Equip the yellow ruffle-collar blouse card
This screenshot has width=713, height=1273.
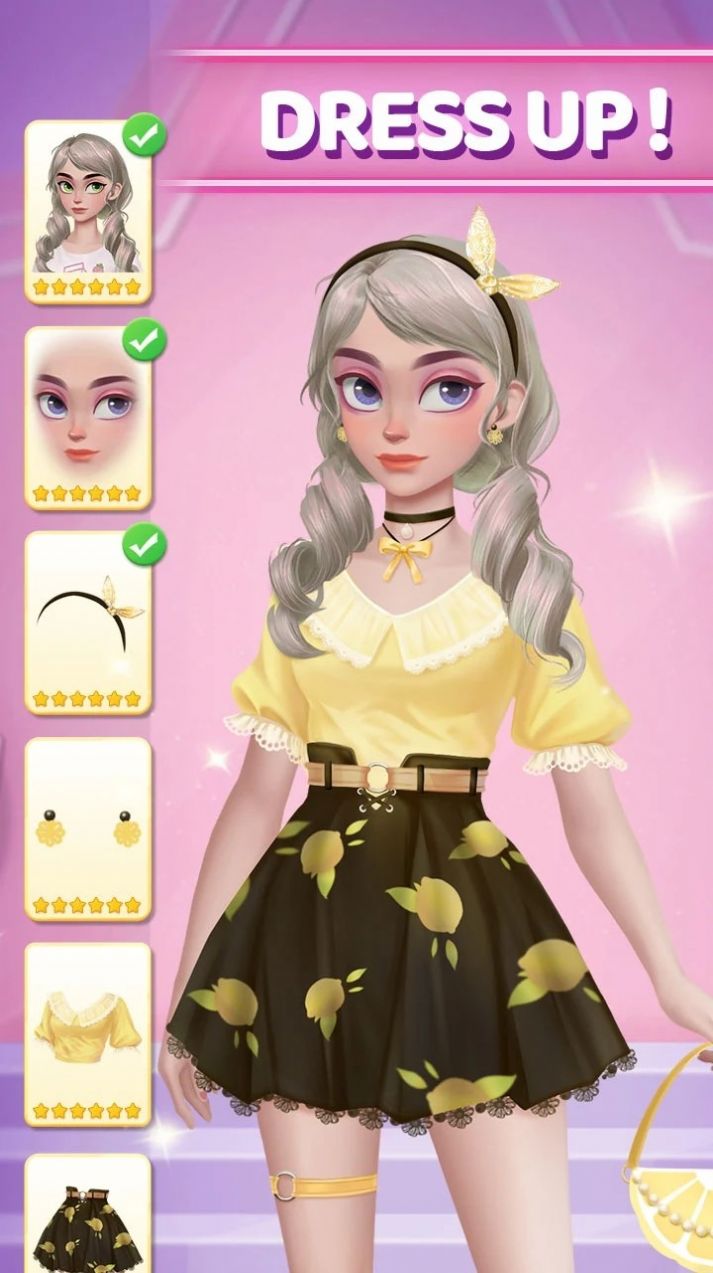point(88,1033)
